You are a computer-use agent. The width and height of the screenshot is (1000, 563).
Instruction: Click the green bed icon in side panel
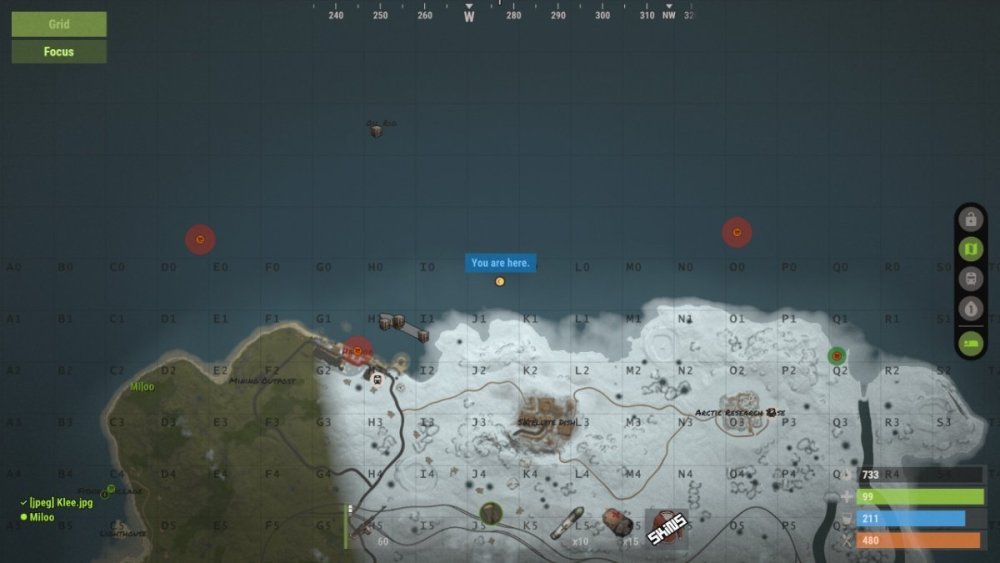[x=970, y=342]
